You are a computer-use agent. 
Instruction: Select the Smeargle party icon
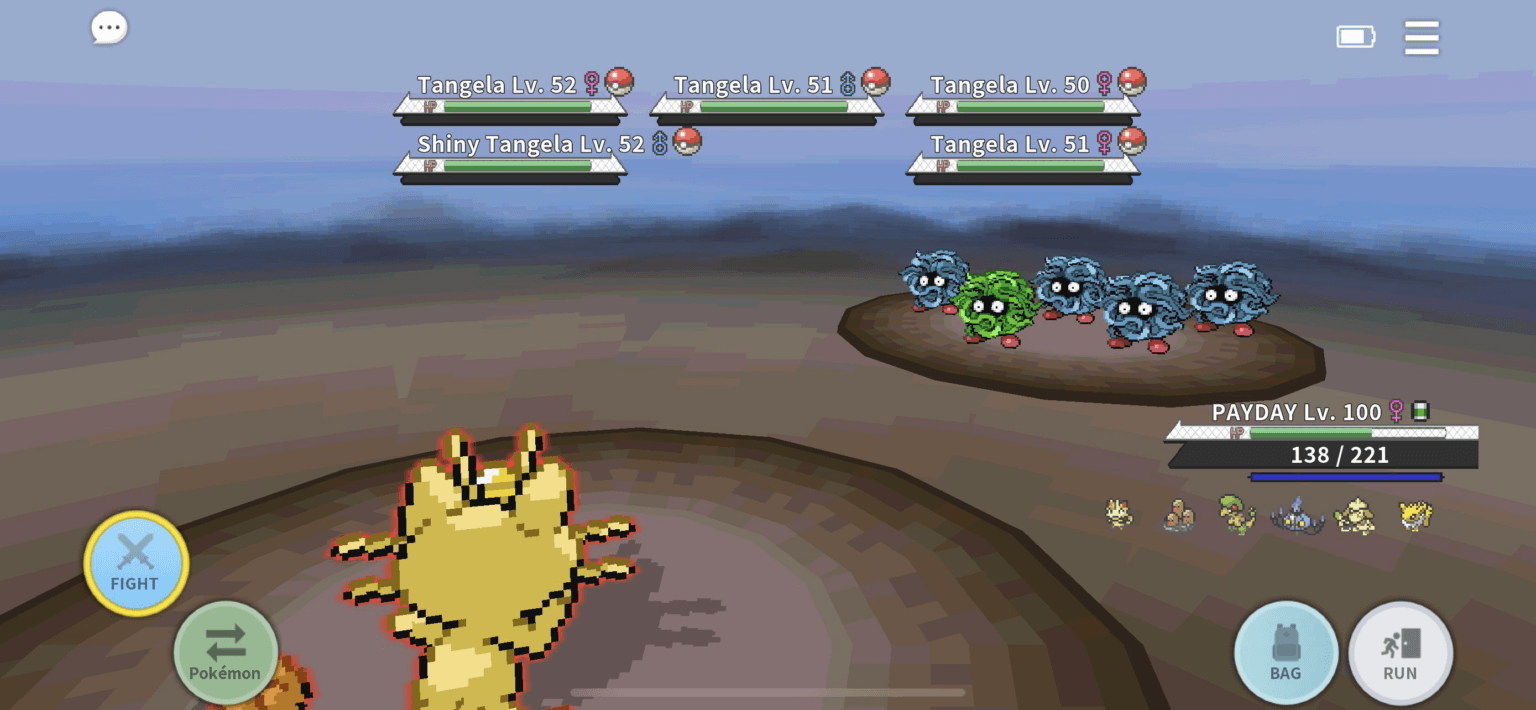(x=1355, y=515)
